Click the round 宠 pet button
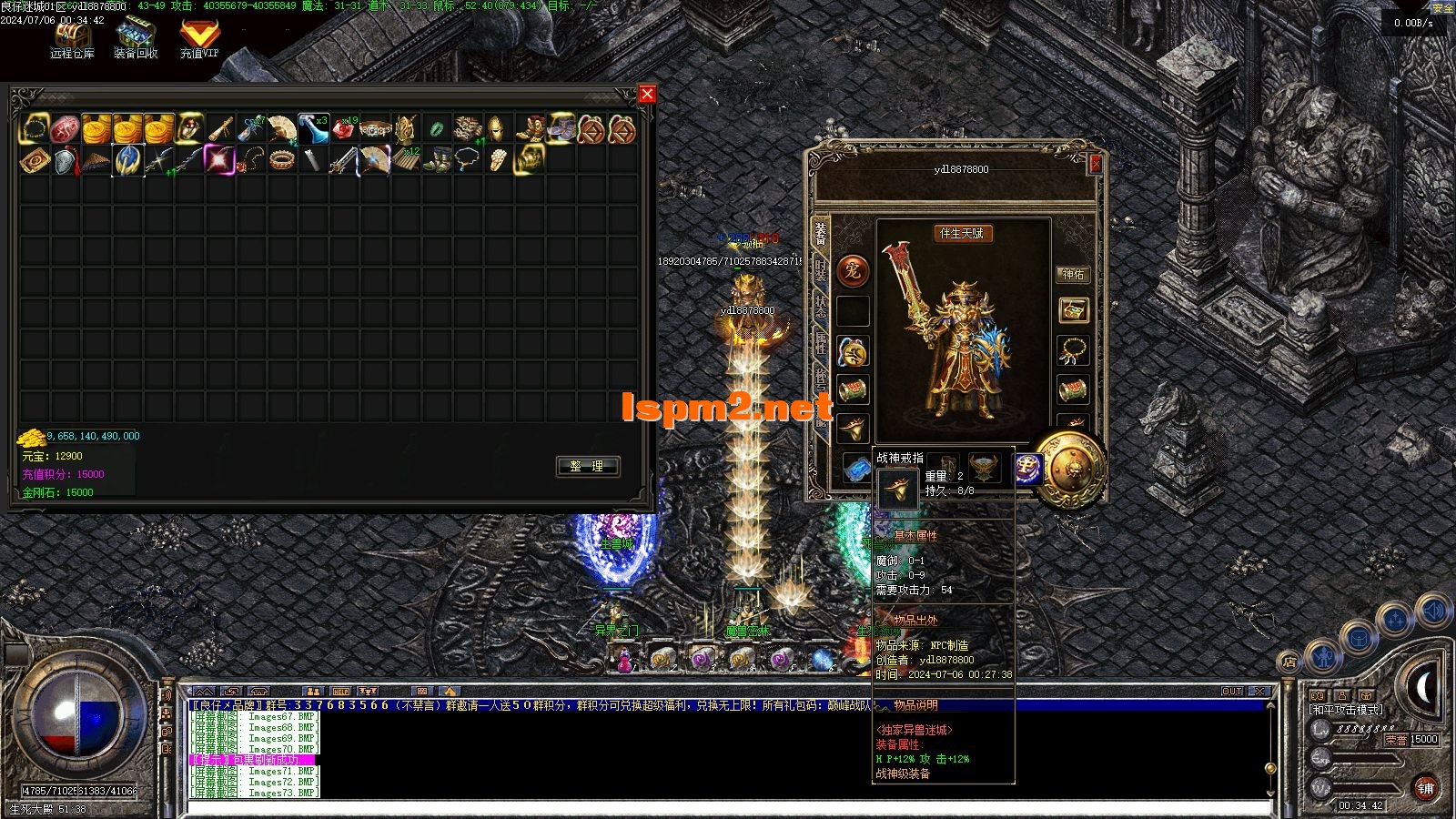1456x819 pixels. click(853, 270)
